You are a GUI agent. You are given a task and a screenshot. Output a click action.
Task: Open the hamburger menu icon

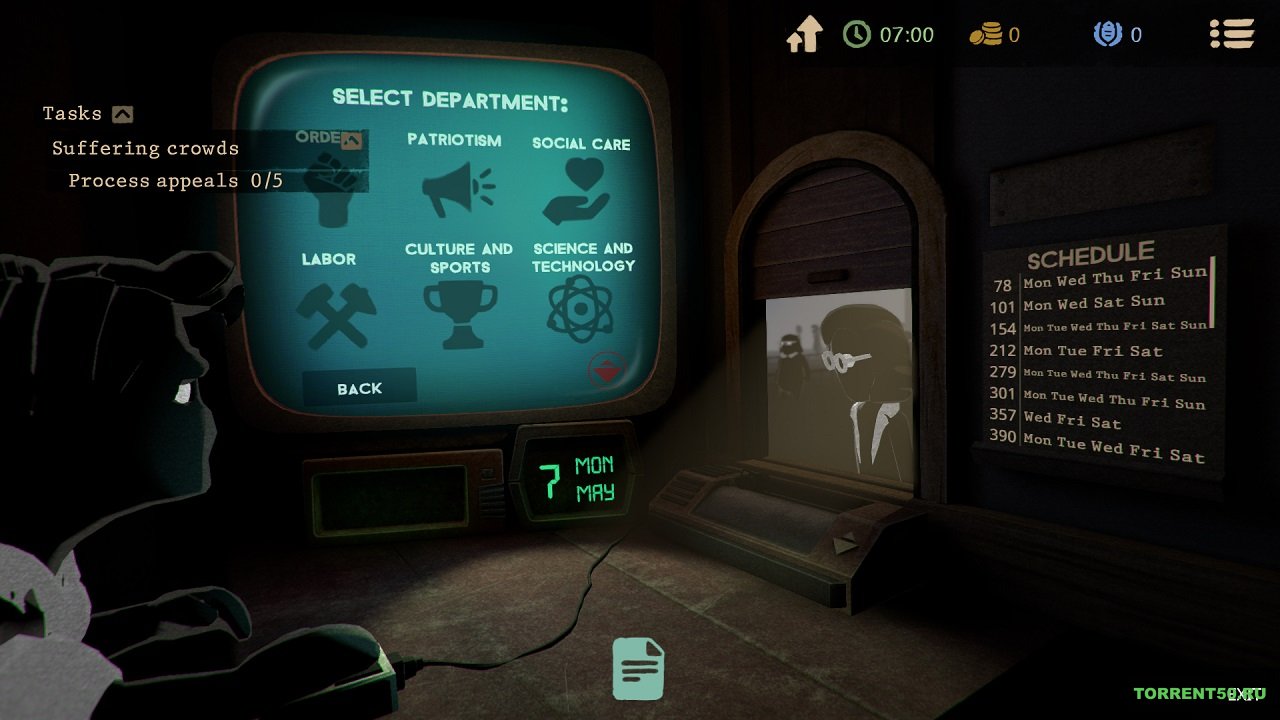click(x=1231, y=34)
